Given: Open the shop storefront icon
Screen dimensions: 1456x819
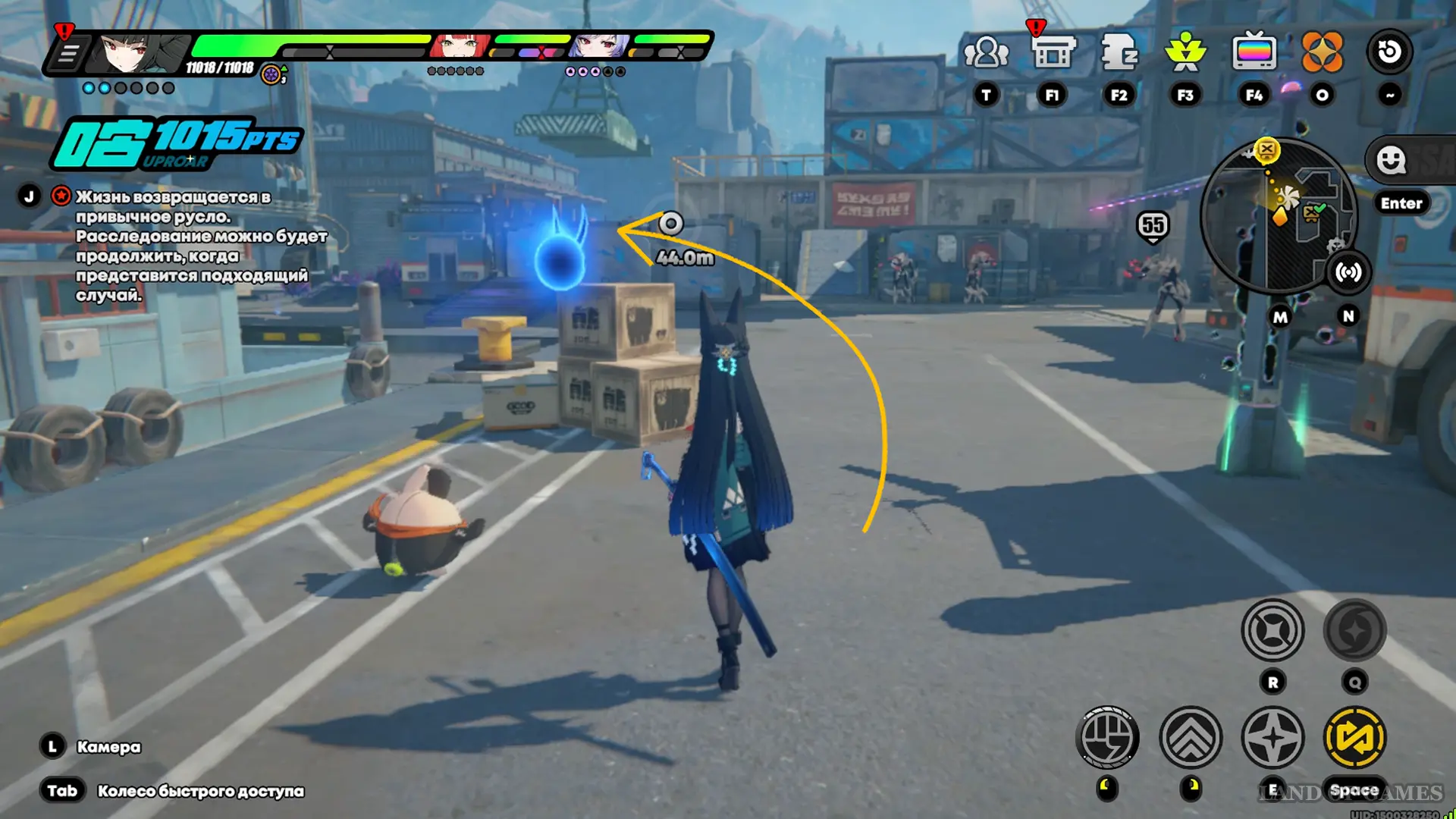Looking at the screenshot, I should click(x=1053, y=53).
